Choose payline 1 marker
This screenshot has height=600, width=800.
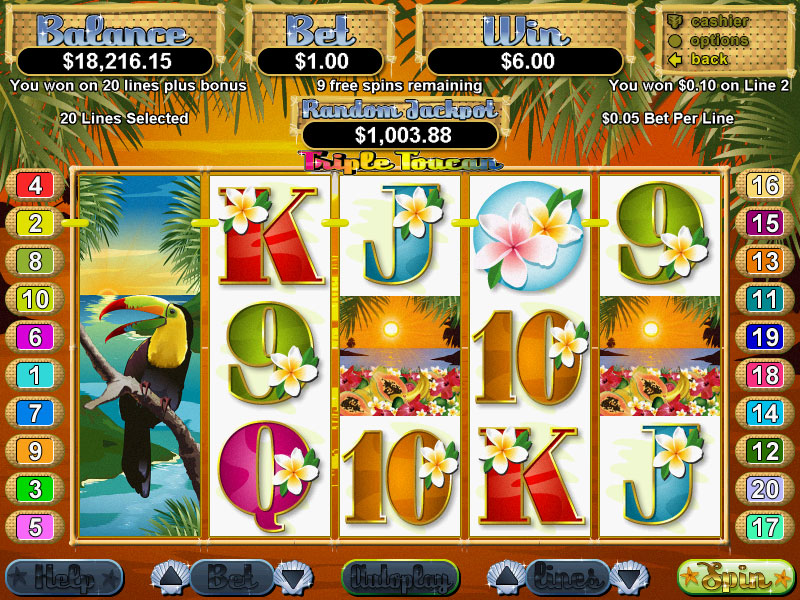coord(35,374)
